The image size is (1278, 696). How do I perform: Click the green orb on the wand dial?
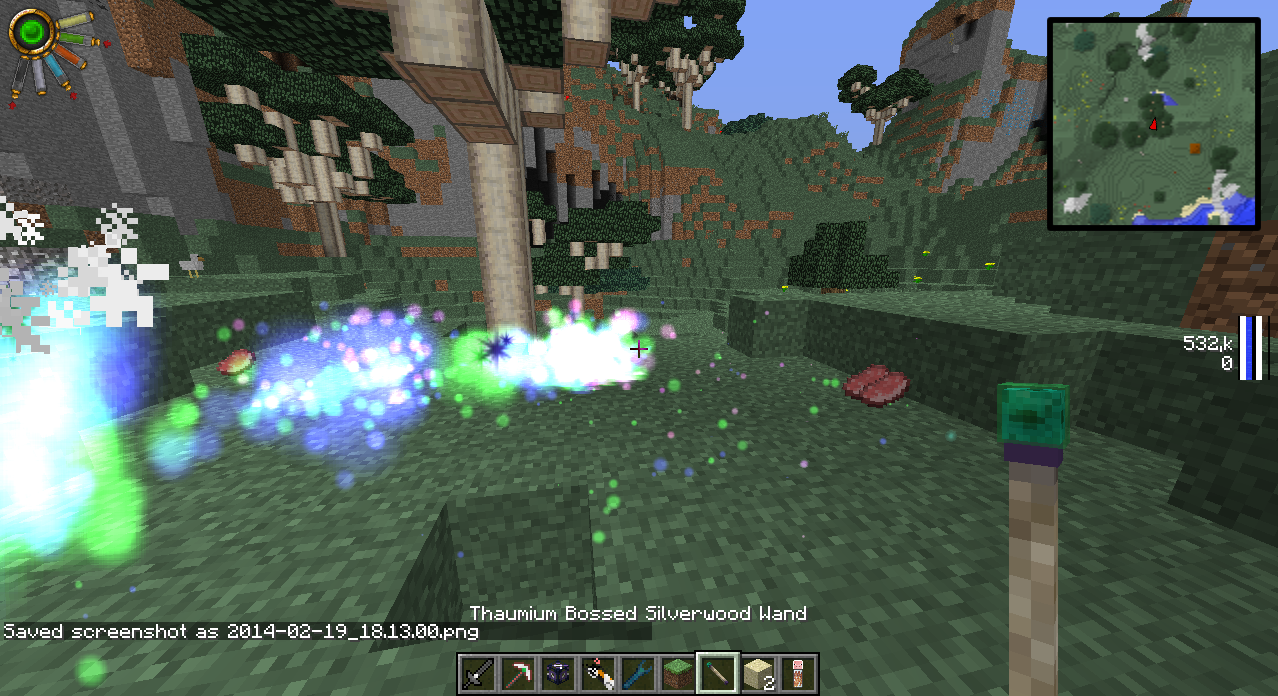(x=33, y=33)
